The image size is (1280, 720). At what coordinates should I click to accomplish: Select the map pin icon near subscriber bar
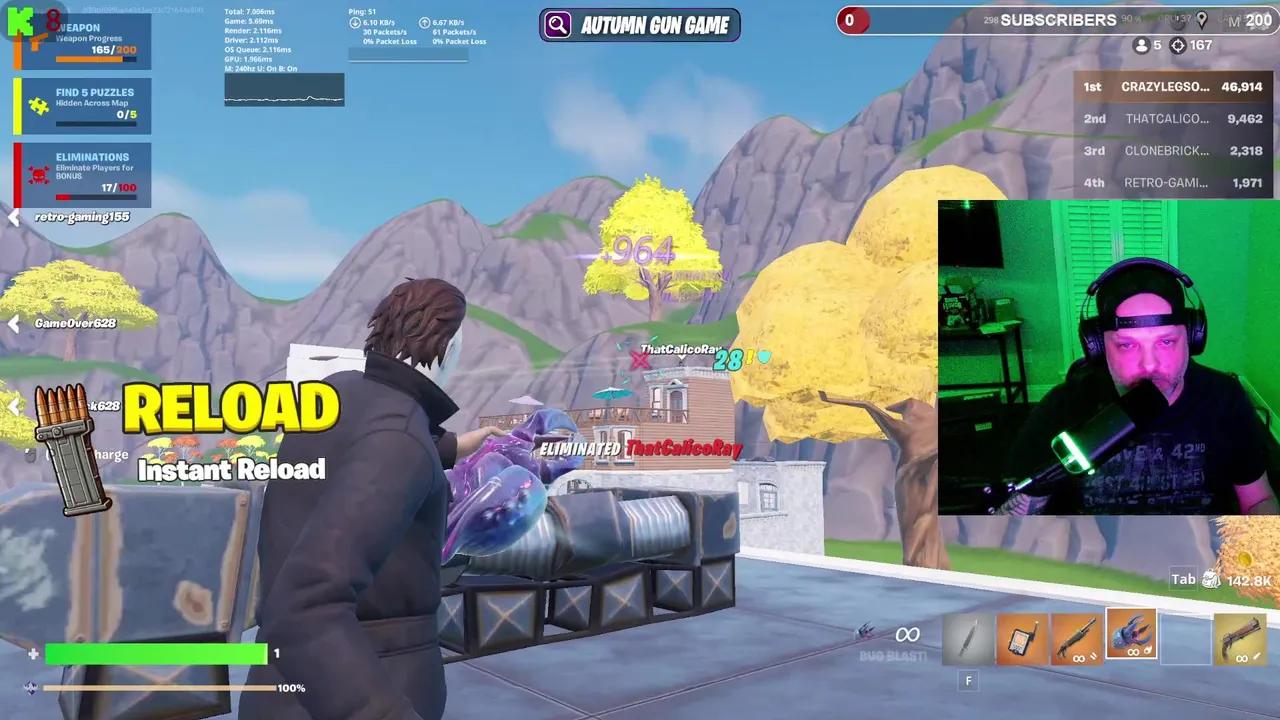point(1202,19)
